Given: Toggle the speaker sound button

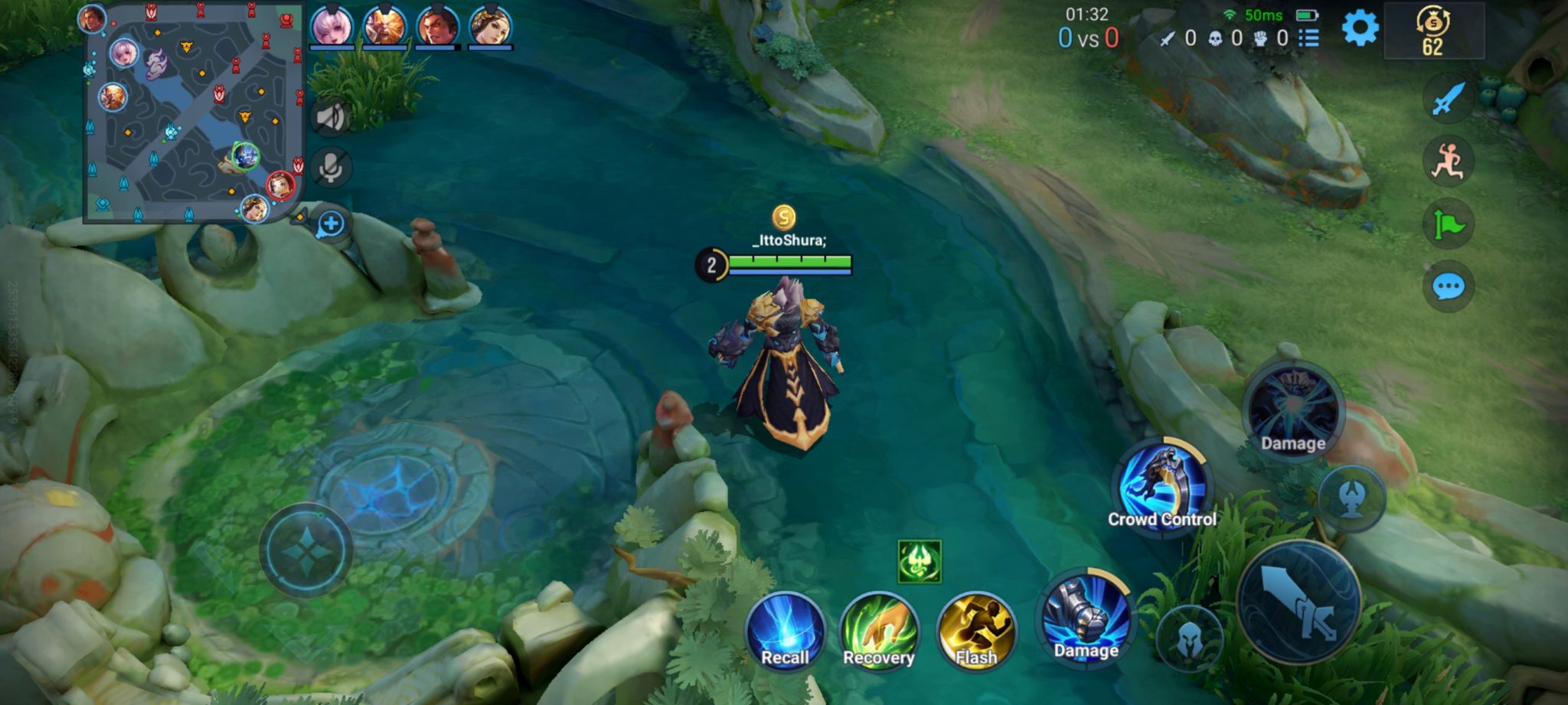Looking at the screenshot, I should tap(331, 118).
